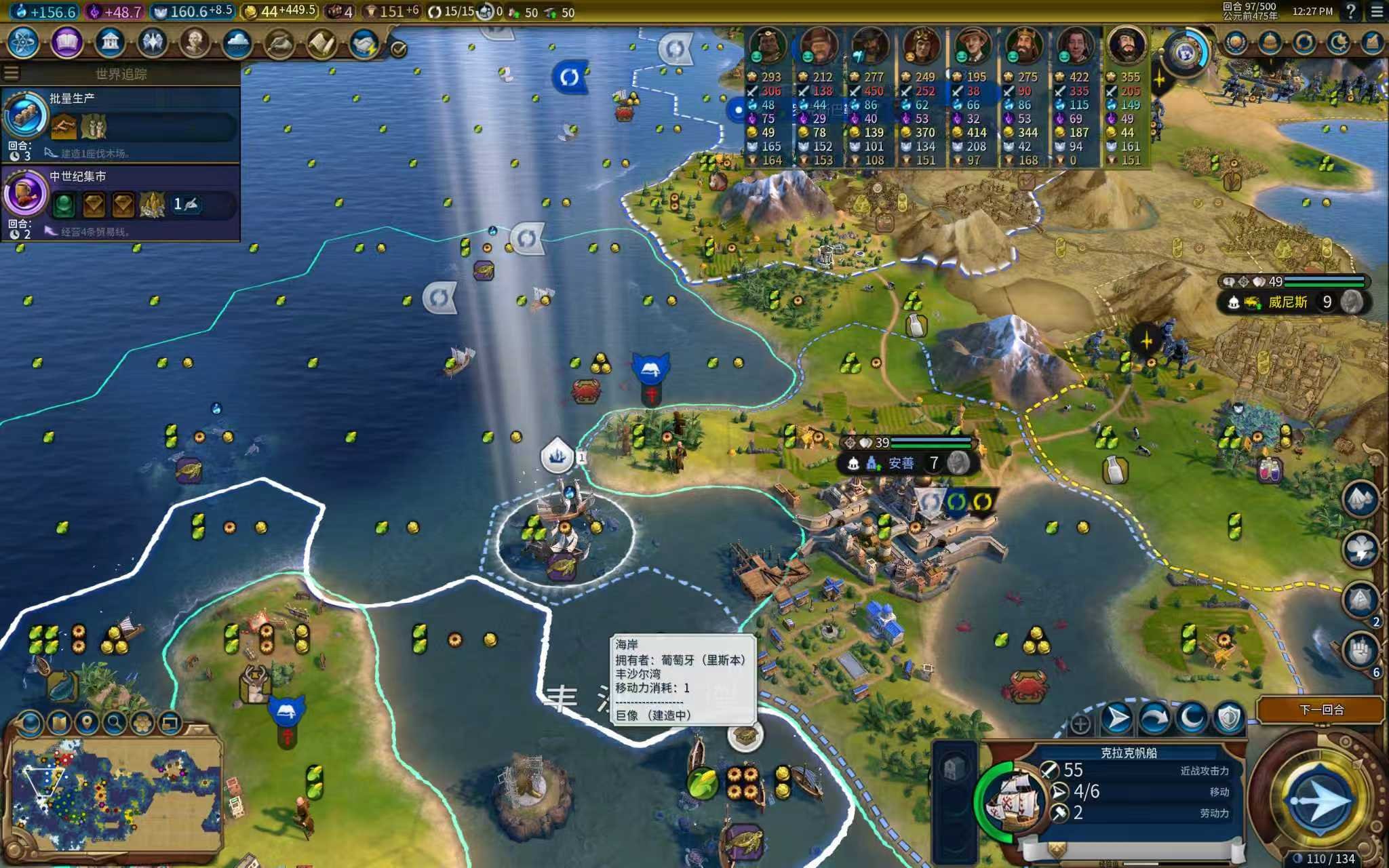Click the large round arrow turn-action button

(x=1319, y=800)
